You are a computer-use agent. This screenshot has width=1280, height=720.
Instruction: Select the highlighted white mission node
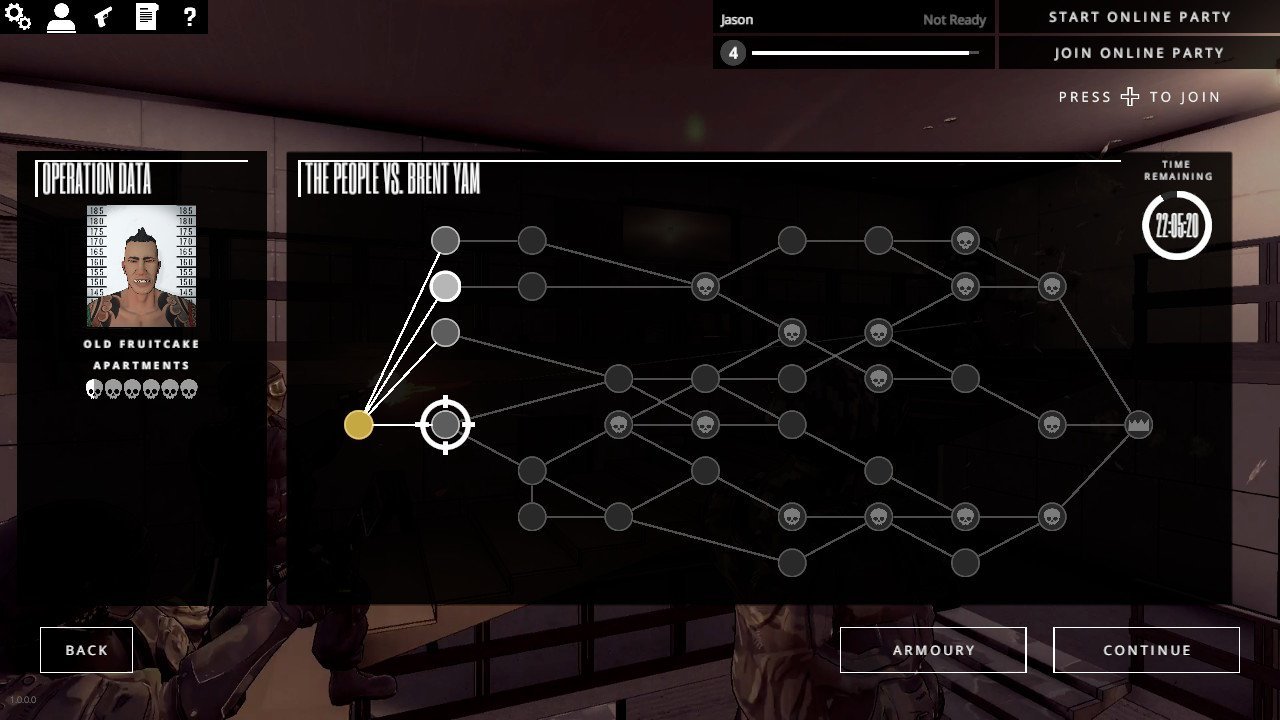point(445,287)
